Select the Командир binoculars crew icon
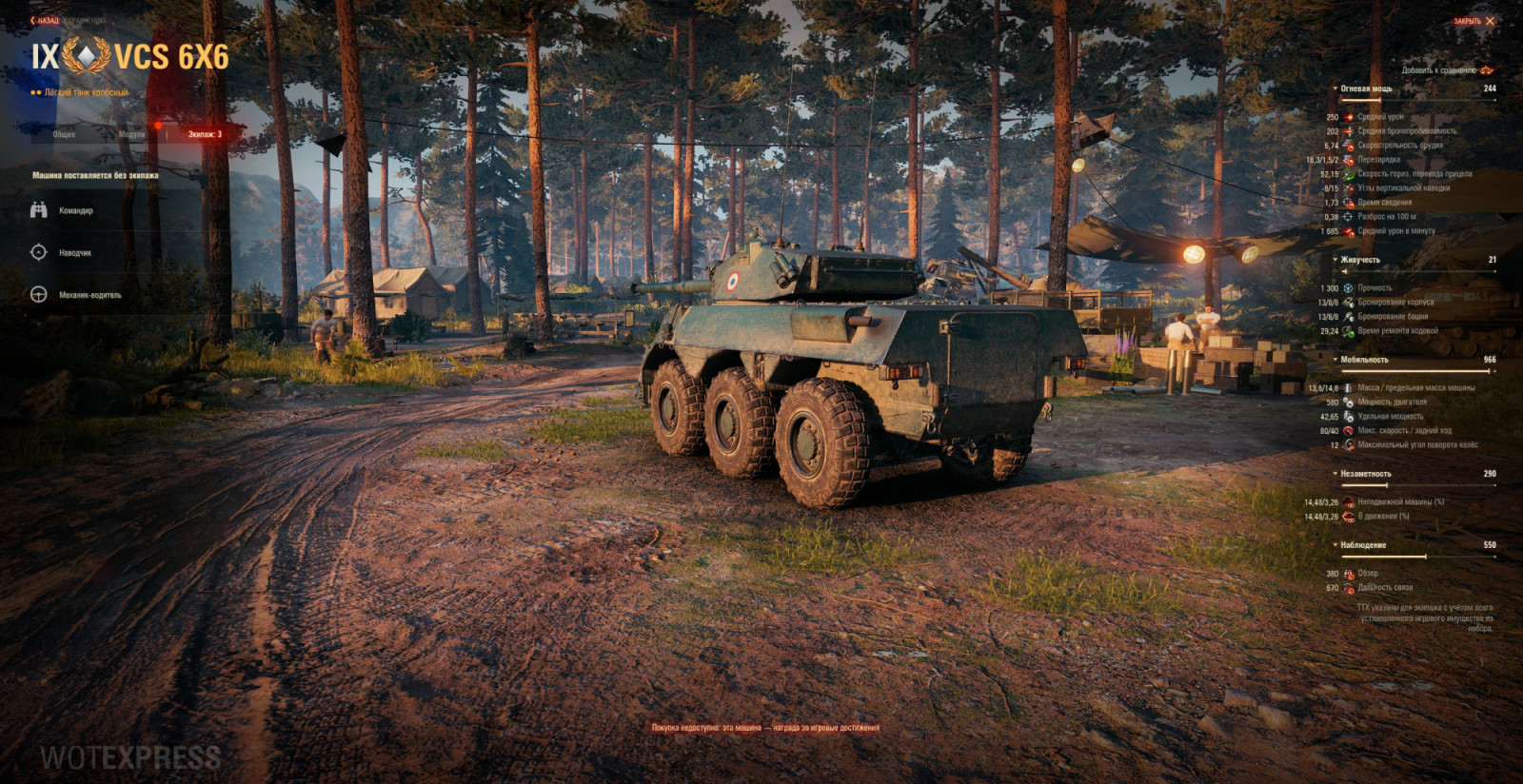This screenshot has width=1523, height=784. click(38, 211)
